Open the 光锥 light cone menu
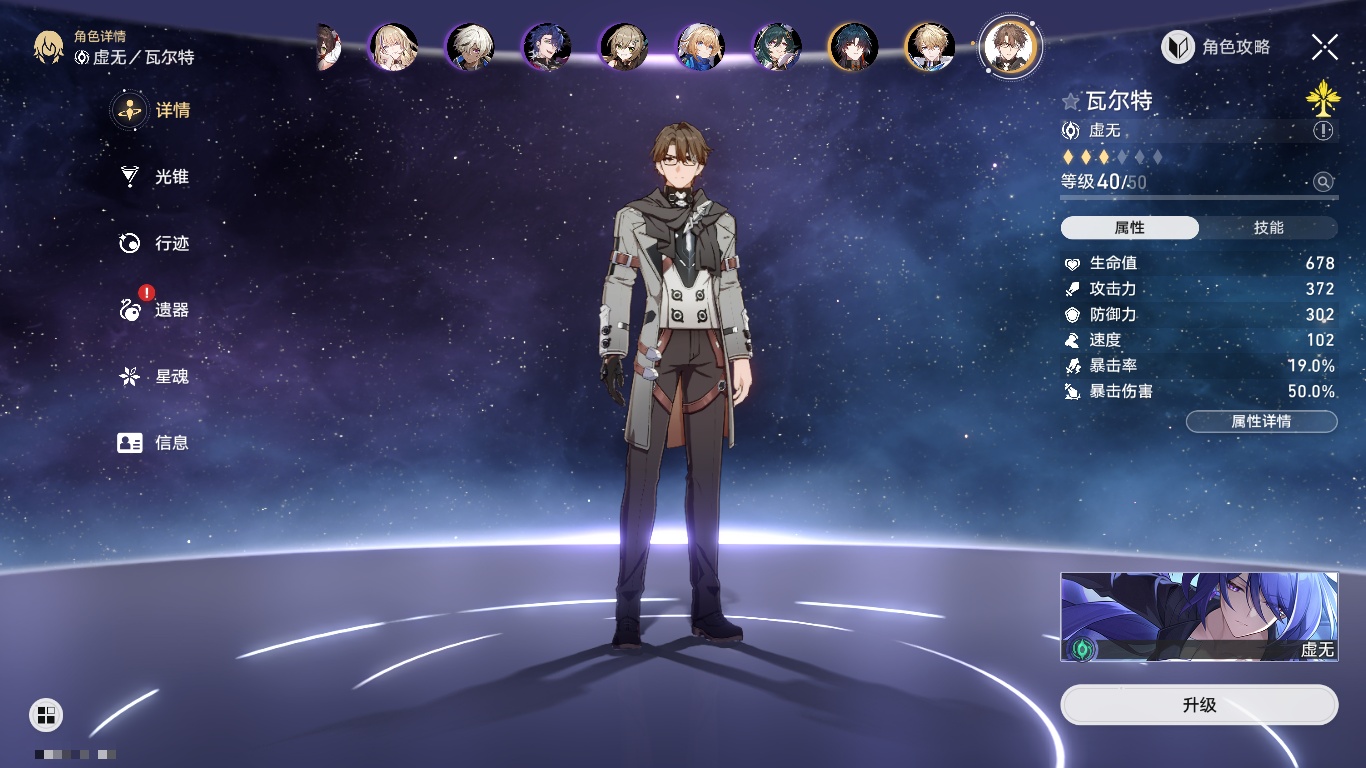The width and height of the screenshot is (1366, 768). click(x=155, y=177)
